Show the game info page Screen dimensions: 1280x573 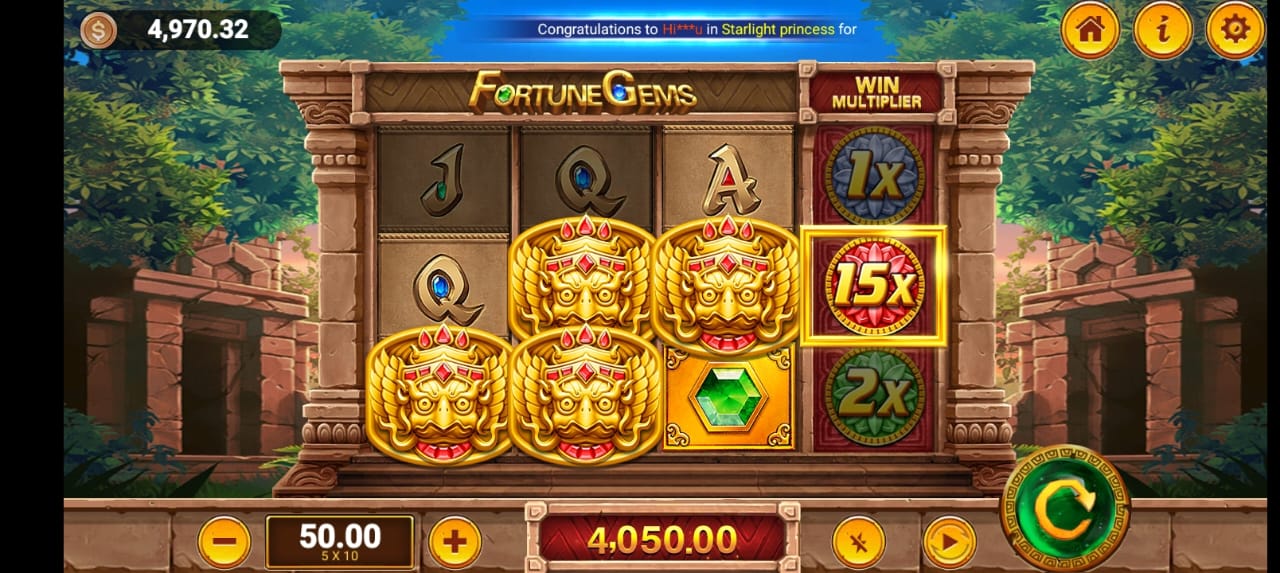click(x=1162, y=30)
